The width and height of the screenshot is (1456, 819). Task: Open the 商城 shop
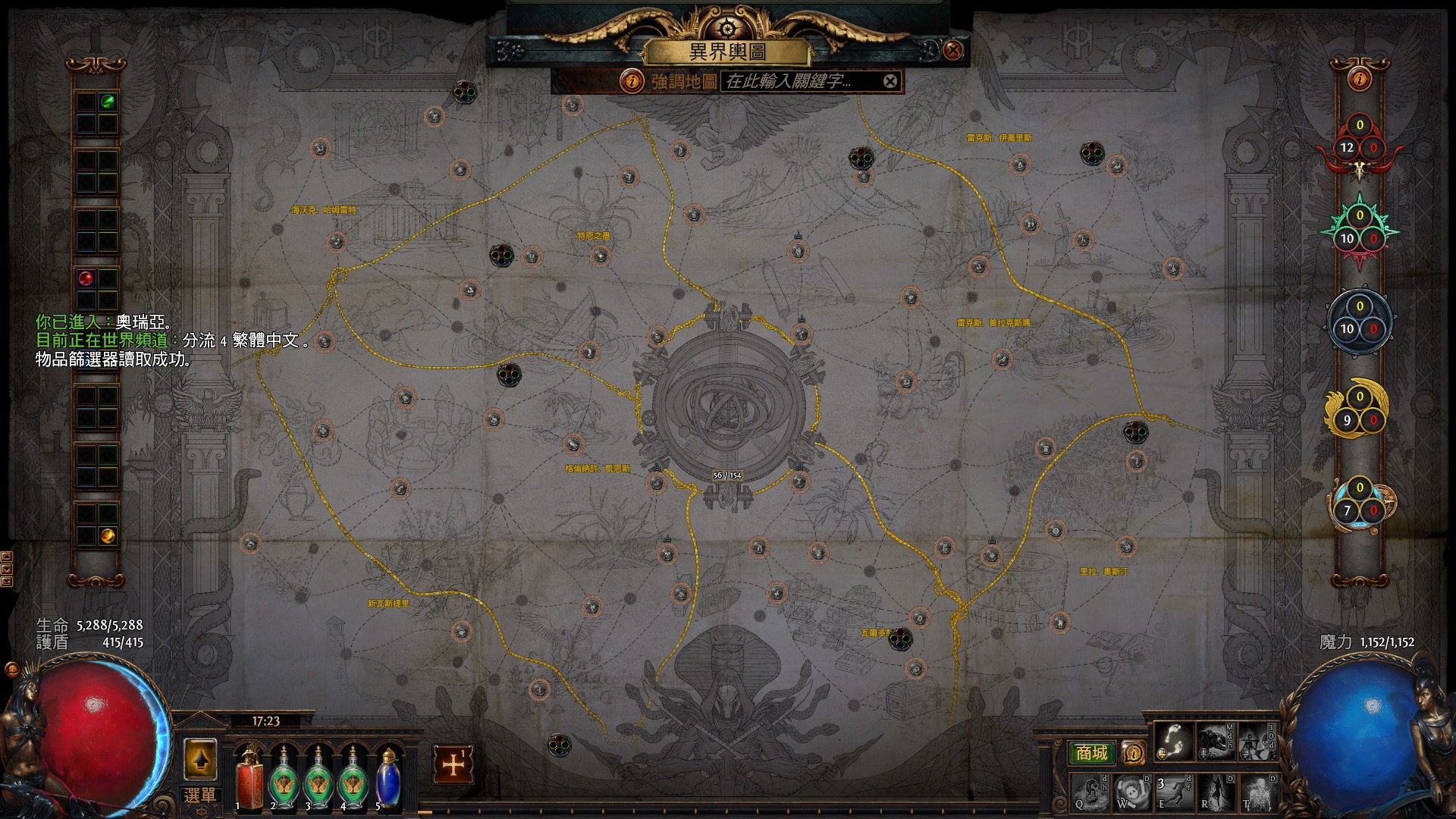(x=1091, y=753)
